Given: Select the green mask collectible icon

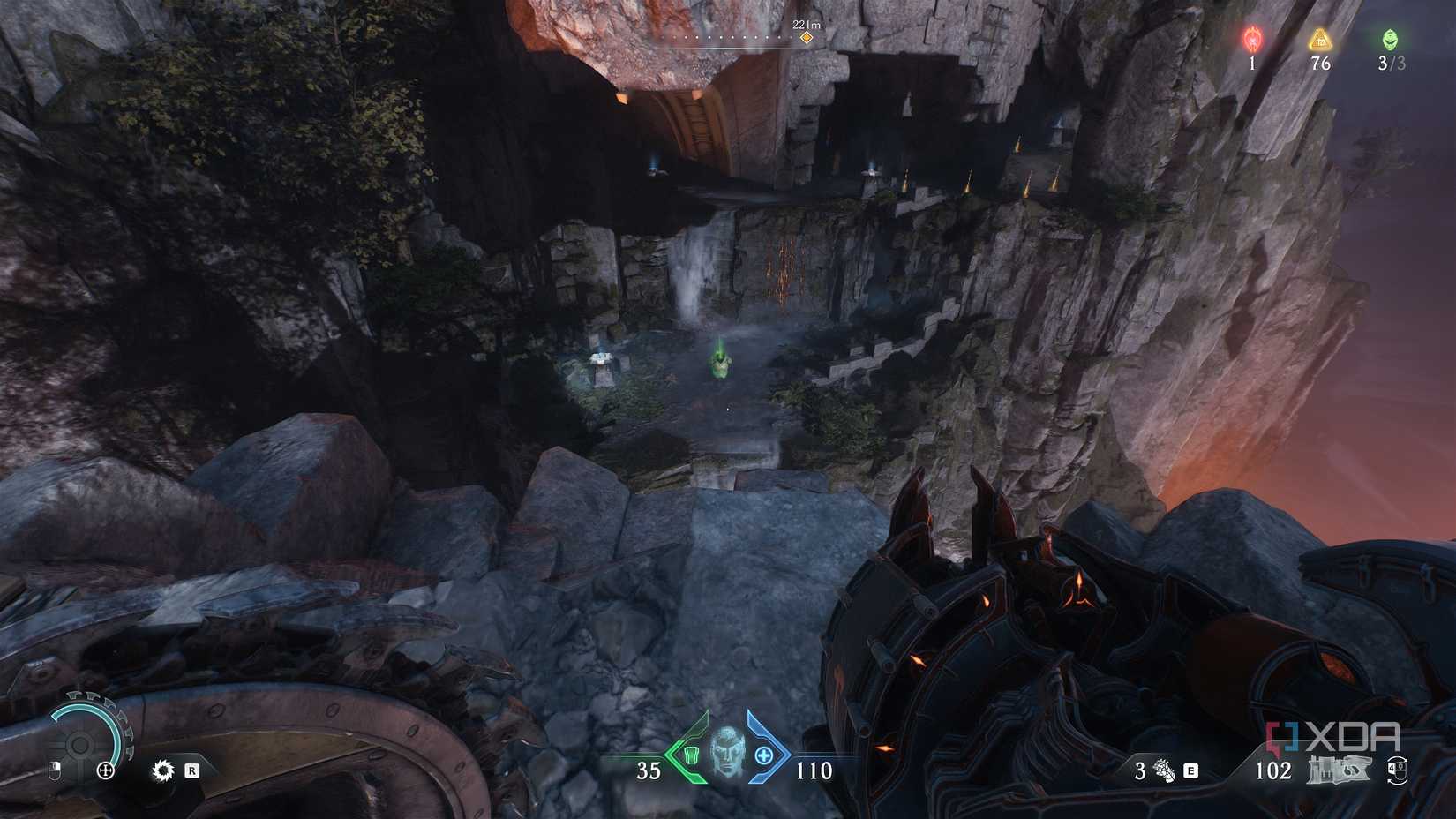Looking at the screenshot, I should (x=1389, y=39).
